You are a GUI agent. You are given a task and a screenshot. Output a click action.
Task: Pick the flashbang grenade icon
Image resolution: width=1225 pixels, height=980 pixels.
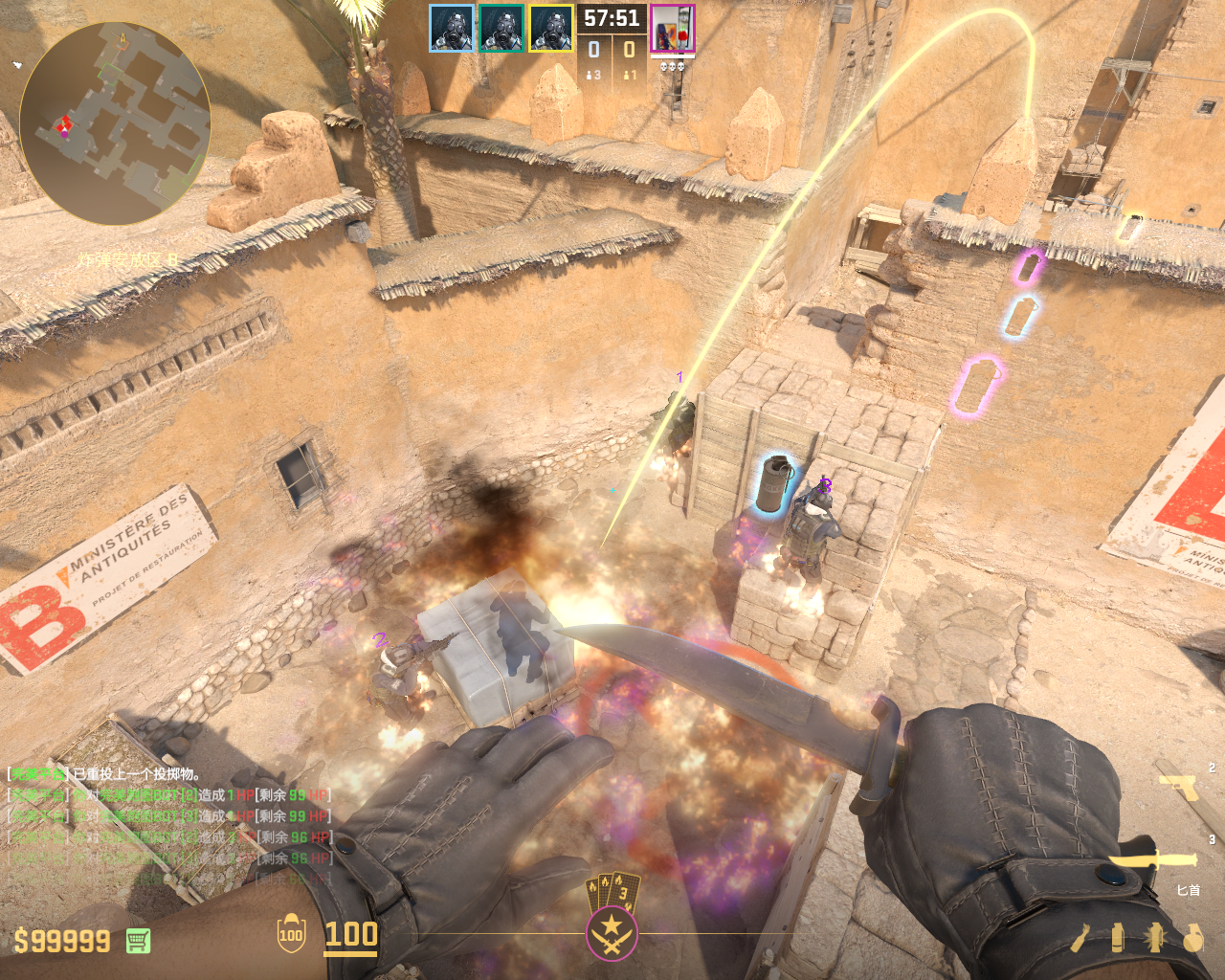tap(1154, 938)
